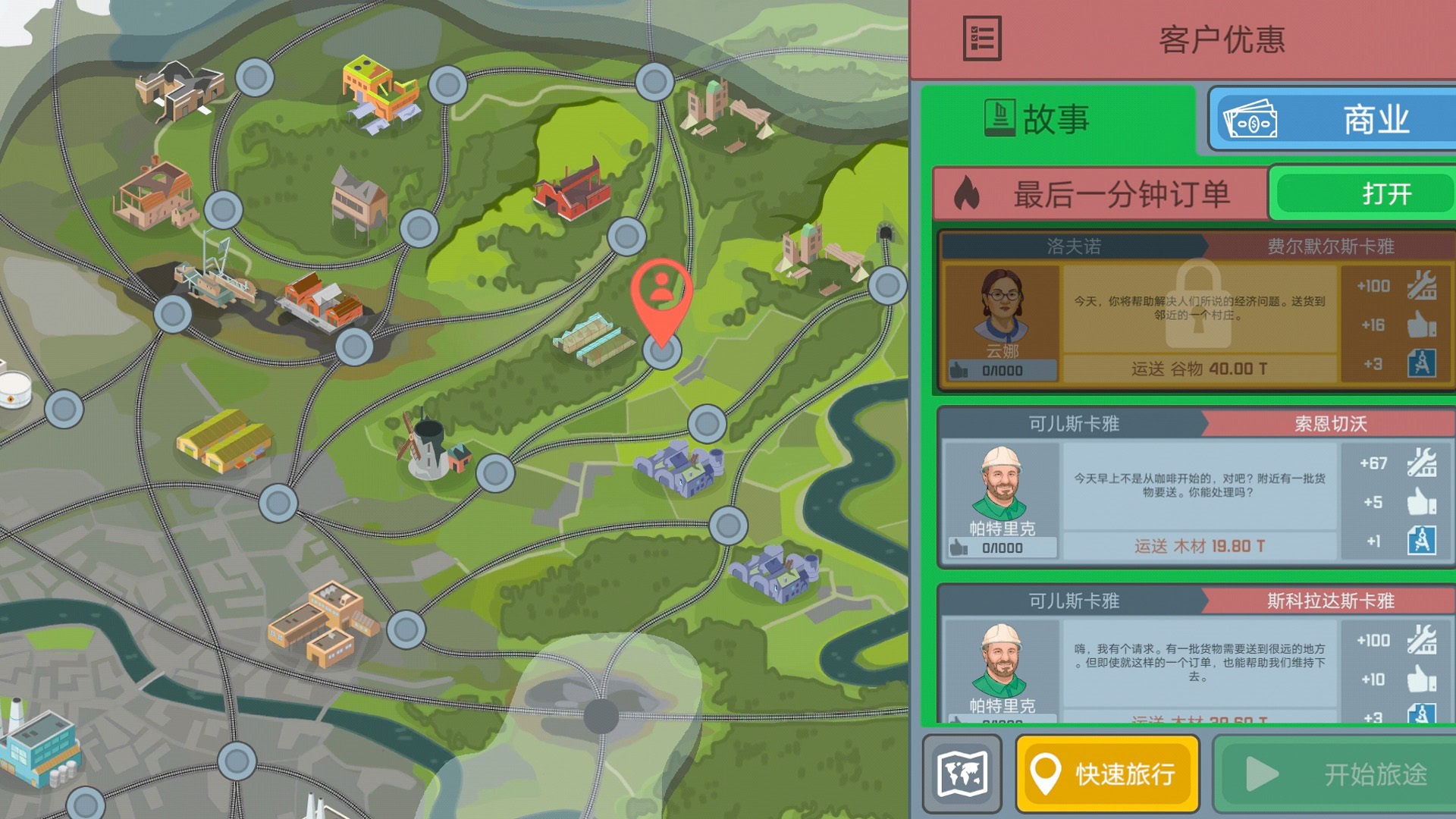Switch to the 故事 (Story) tab
This screenshot has height=819, width=1456.
(x=1058, y=120)
